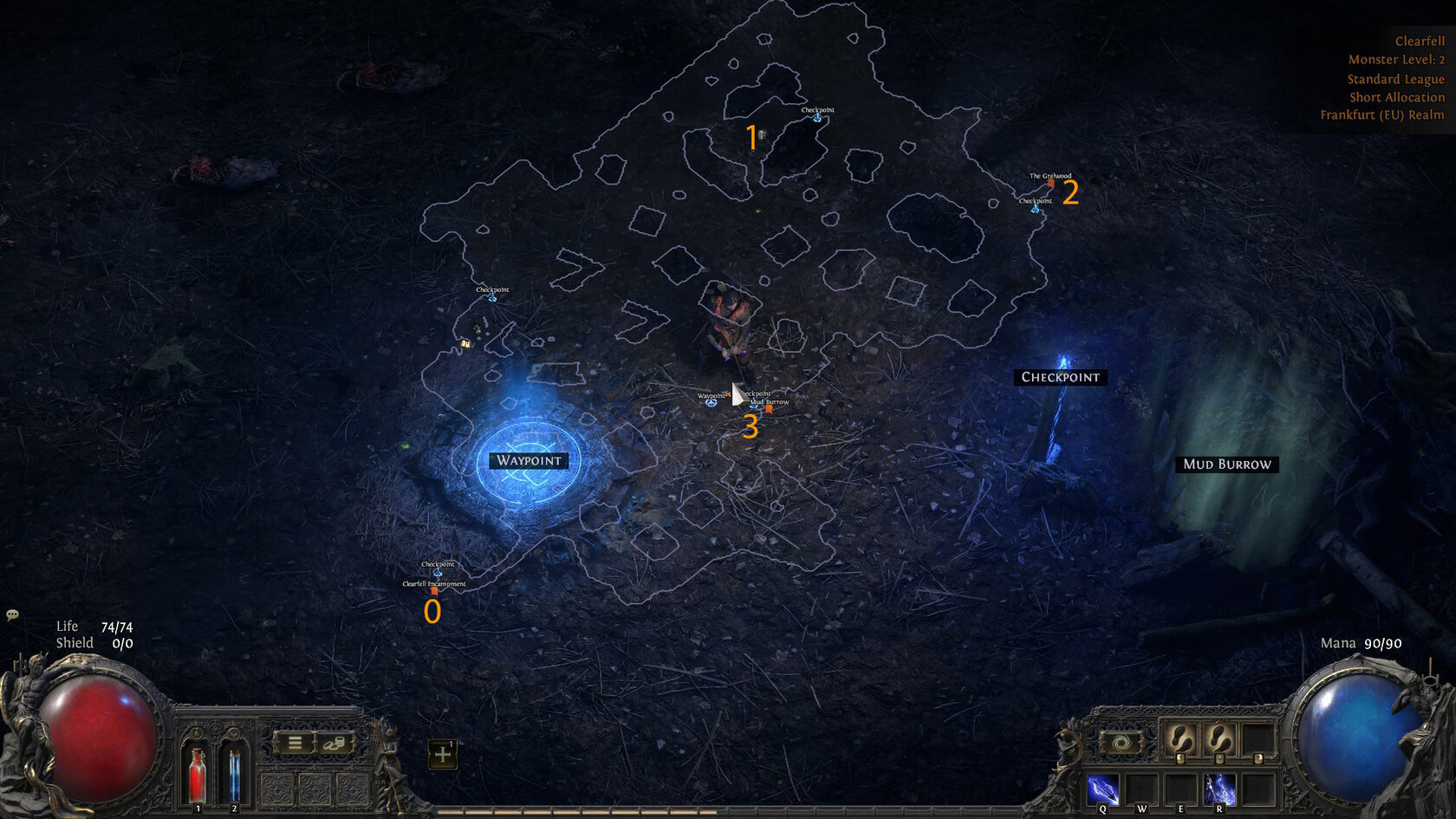Select the Clearfell Encampment map marker

(434, 591)
